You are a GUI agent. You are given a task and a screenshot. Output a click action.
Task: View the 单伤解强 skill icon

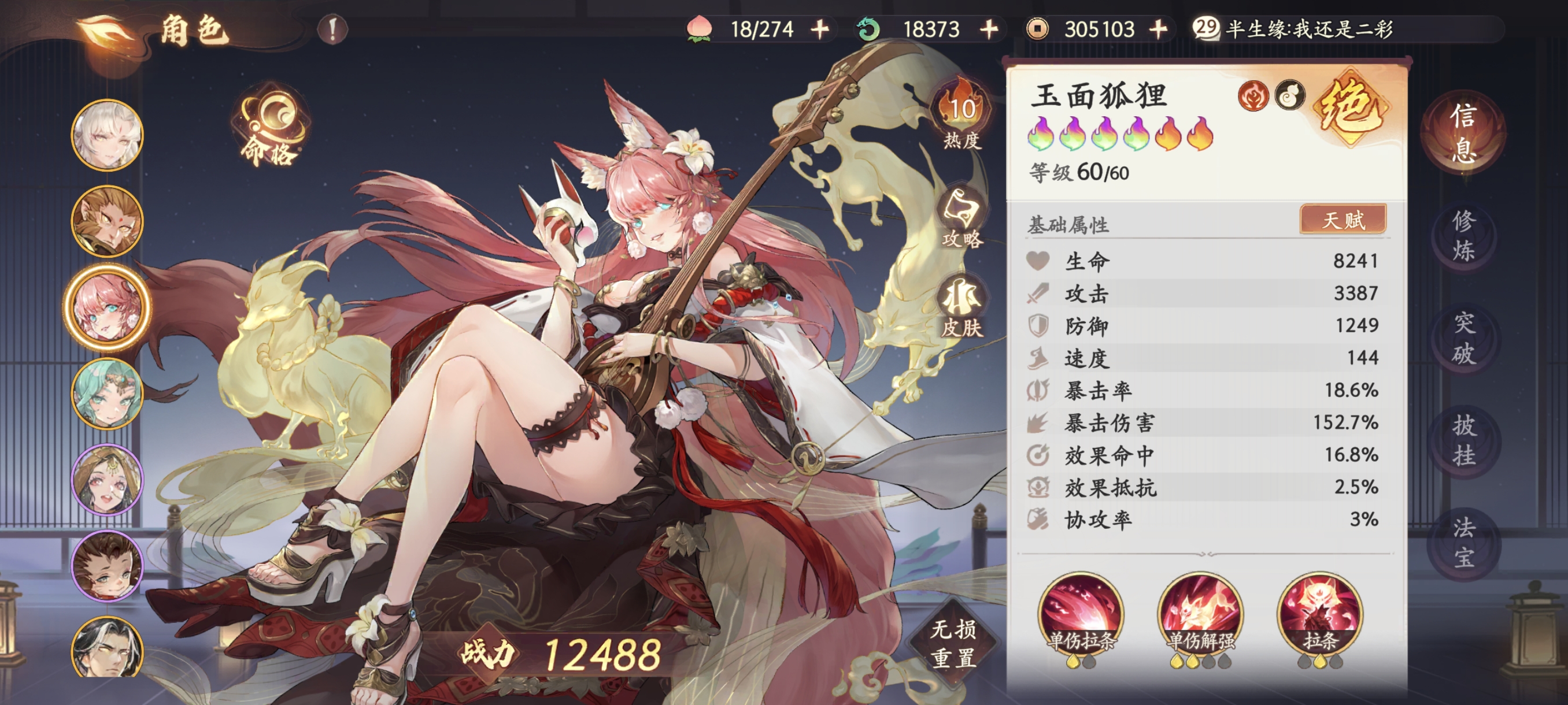click(1200, 614)
